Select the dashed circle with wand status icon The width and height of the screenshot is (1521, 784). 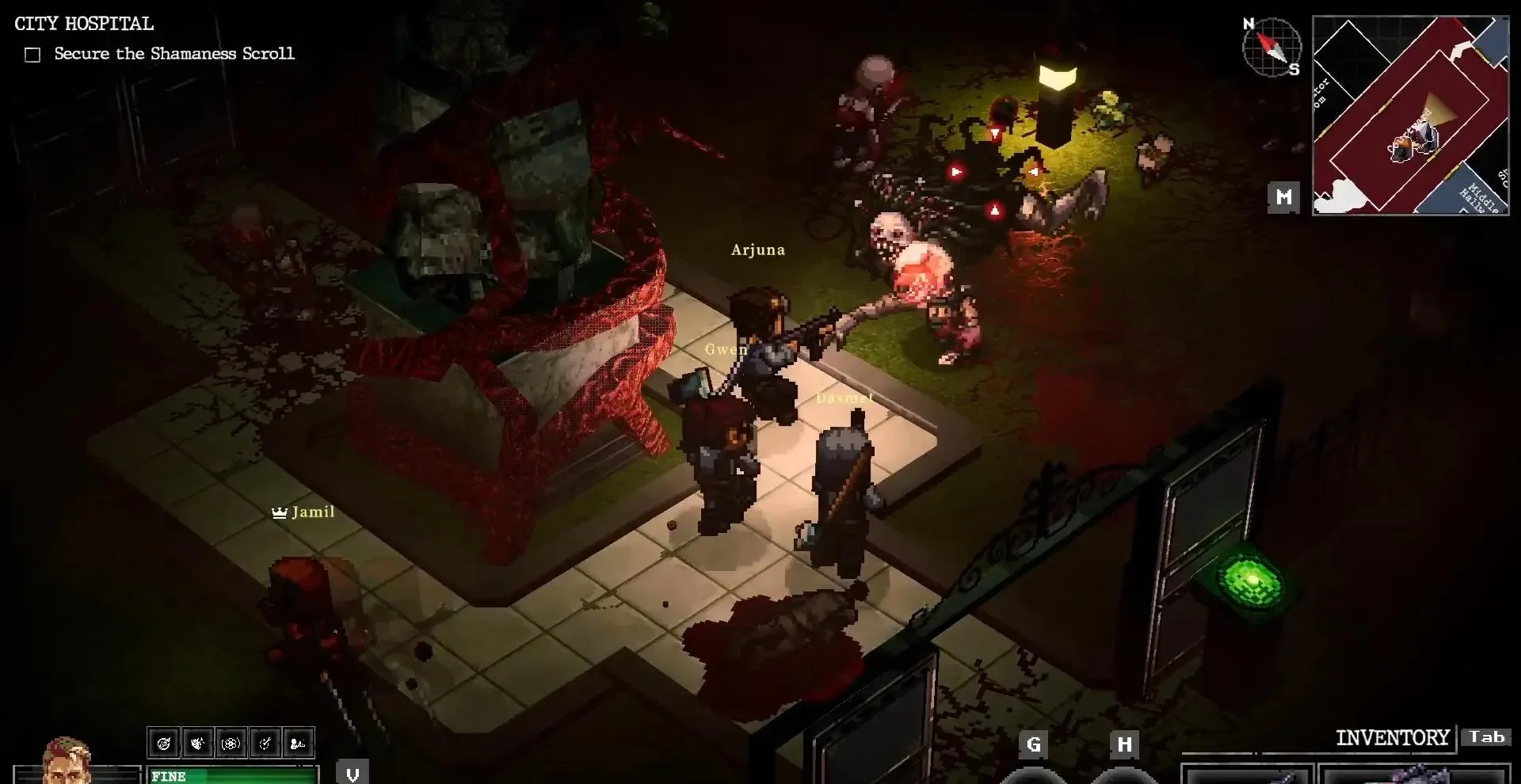click(265, 743)
